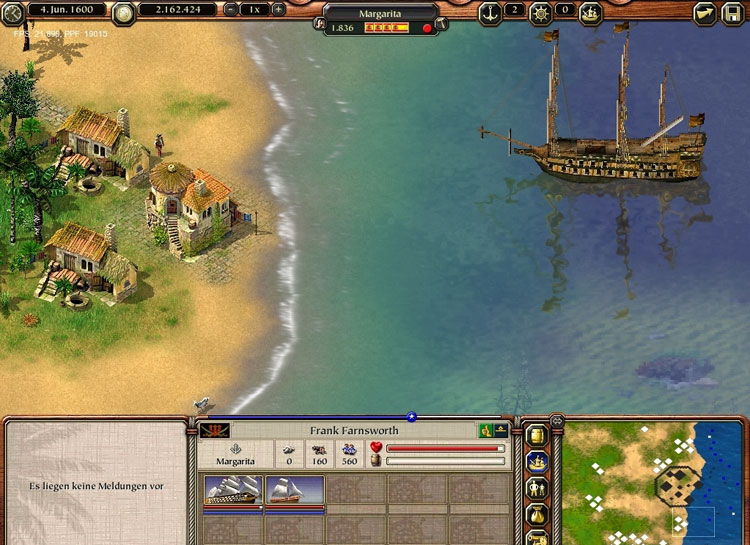The height and width of the screenshot is (545, 750).
Task: Select the small sloop in the convoy list
Action: click(x=295, y=491)
